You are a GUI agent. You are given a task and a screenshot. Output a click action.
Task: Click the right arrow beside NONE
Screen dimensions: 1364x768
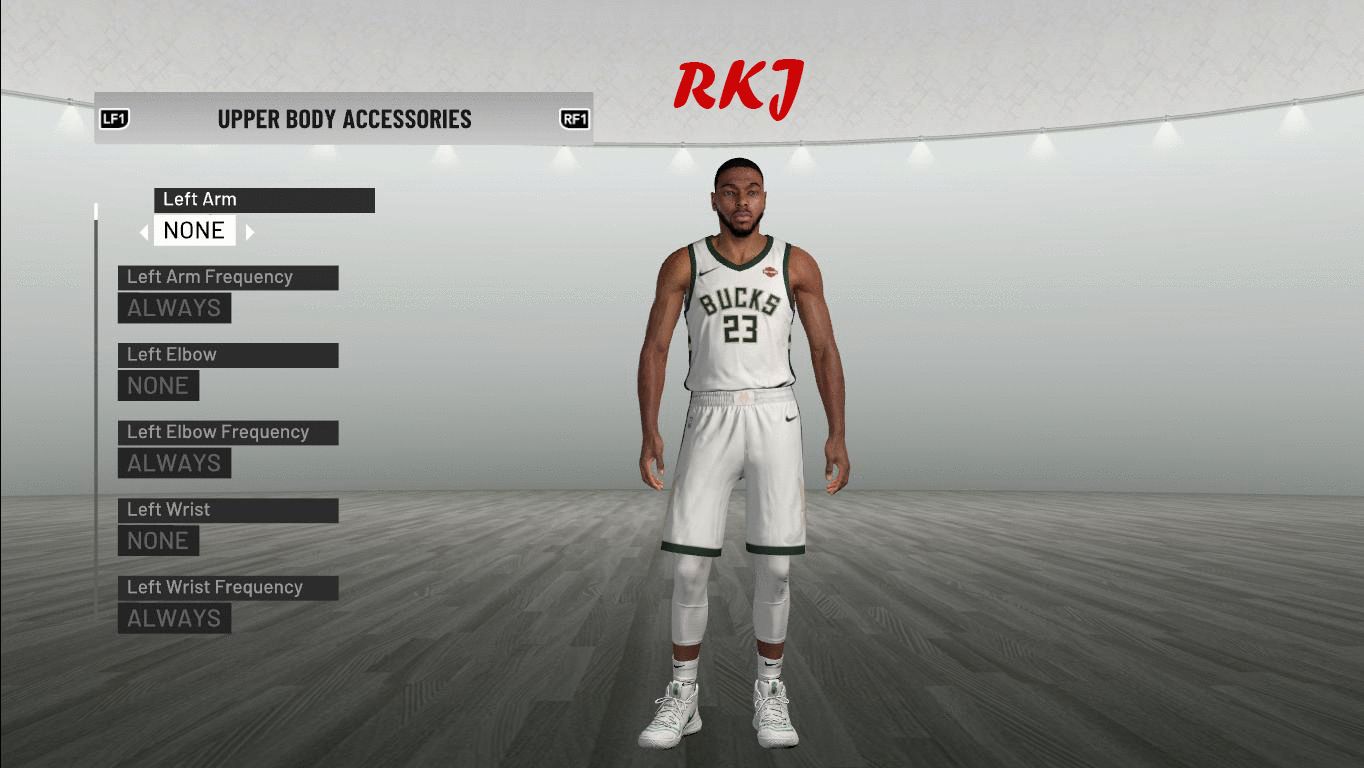coord(250,232)
